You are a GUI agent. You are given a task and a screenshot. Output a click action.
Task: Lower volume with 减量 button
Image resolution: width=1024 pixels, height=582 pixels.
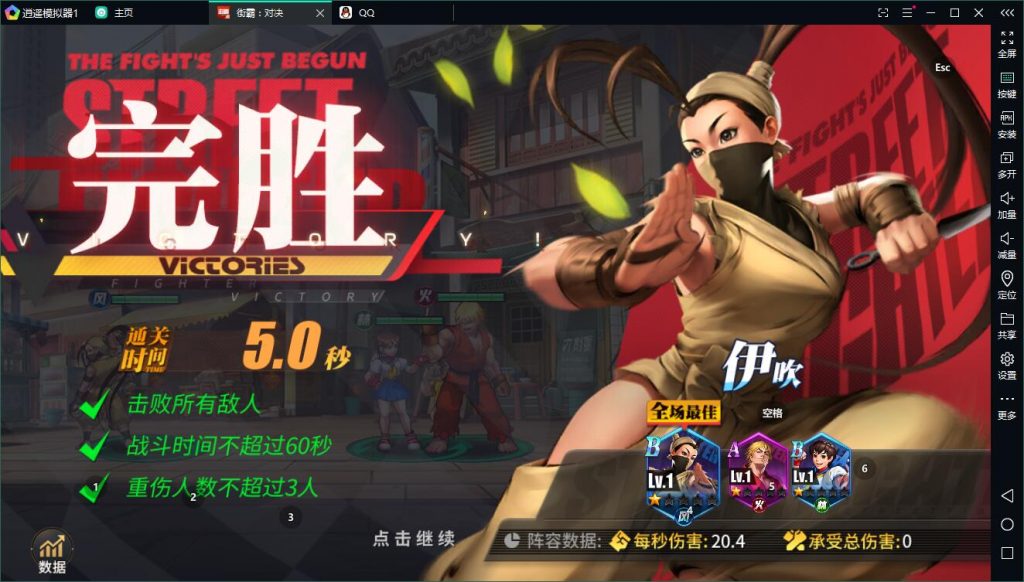(1007, 244)
